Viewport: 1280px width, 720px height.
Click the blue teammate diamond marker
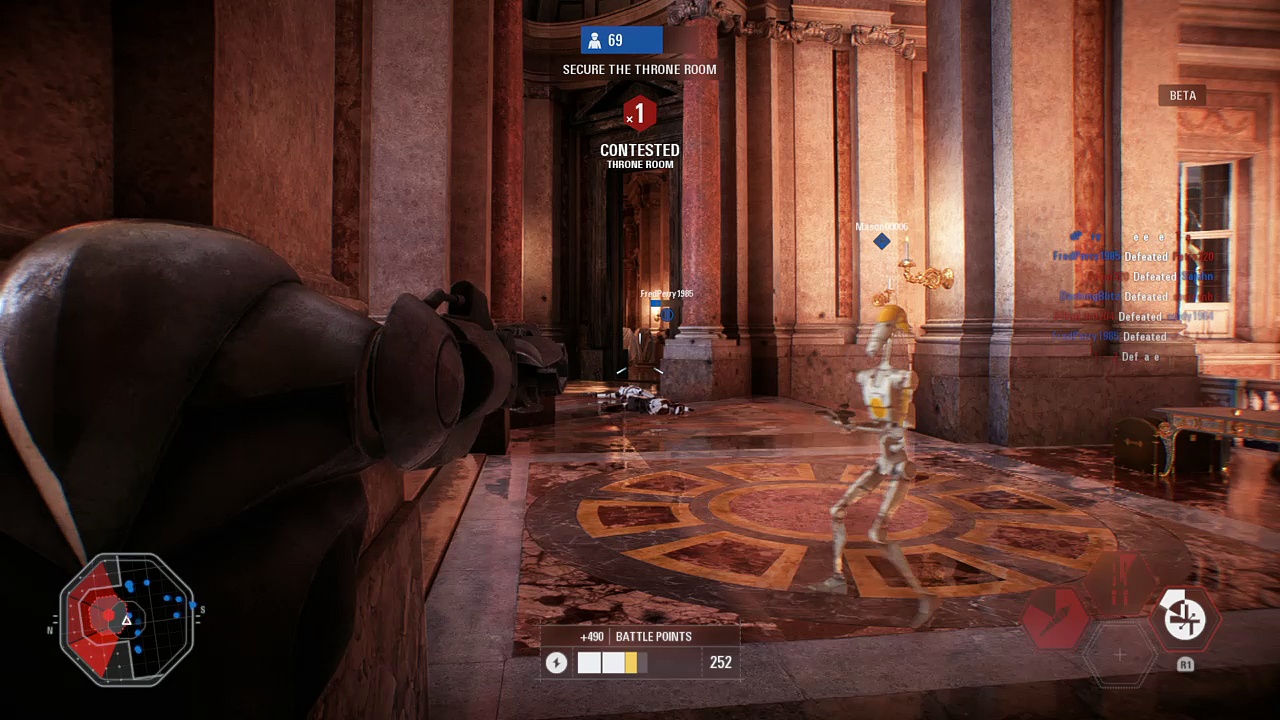coord(881,241)
